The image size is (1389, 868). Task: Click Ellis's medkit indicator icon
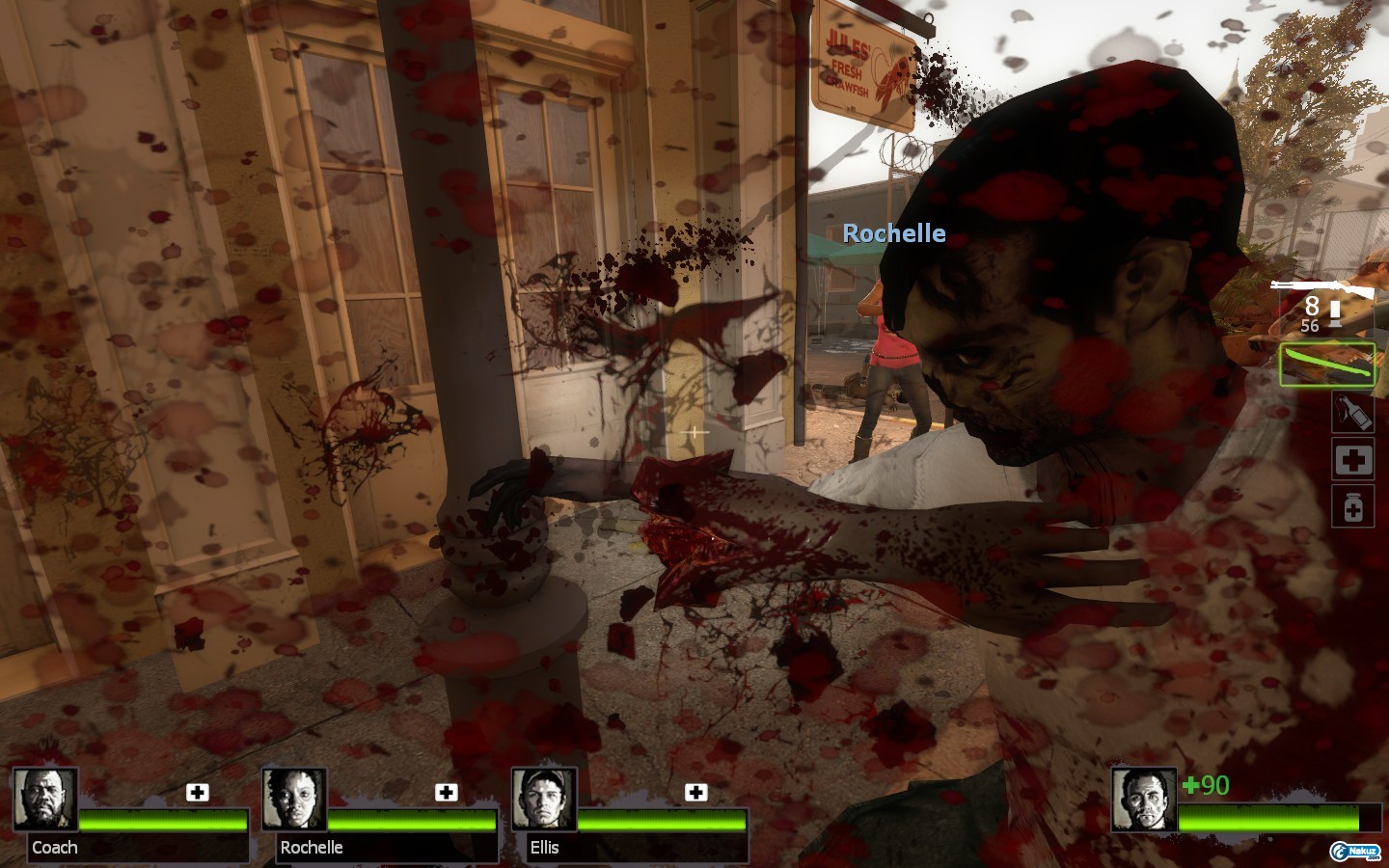[x=695, y=793]
